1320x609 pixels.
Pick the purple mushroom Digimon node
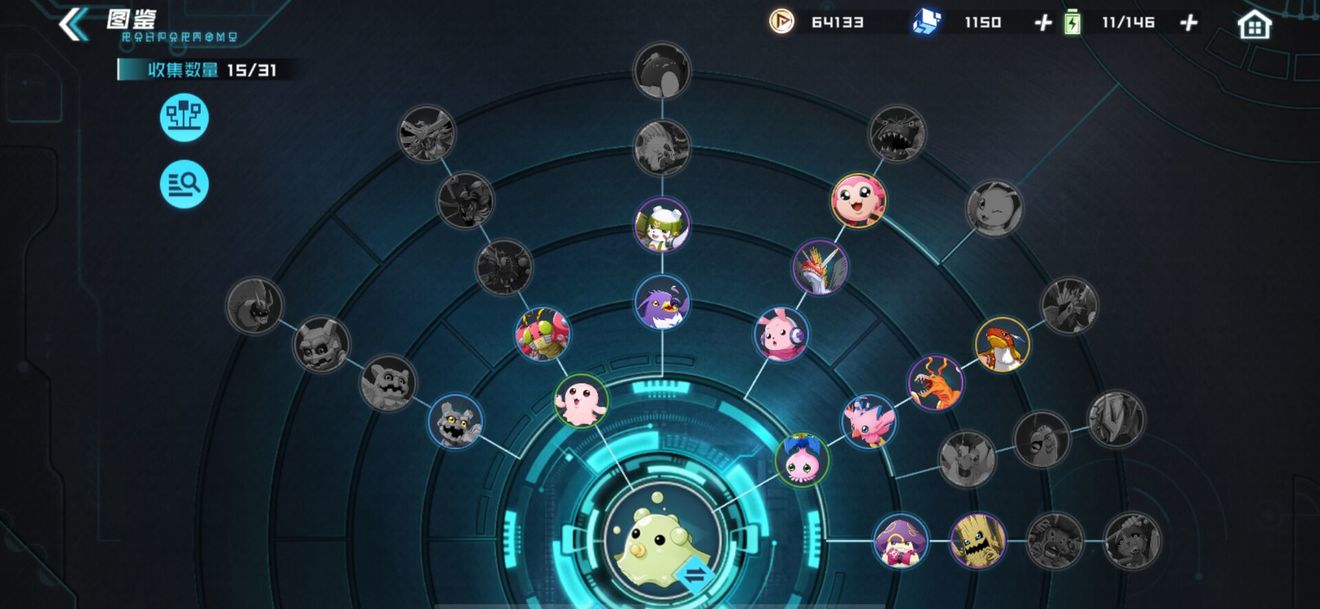pyautogui.click(x=900, y=541)
